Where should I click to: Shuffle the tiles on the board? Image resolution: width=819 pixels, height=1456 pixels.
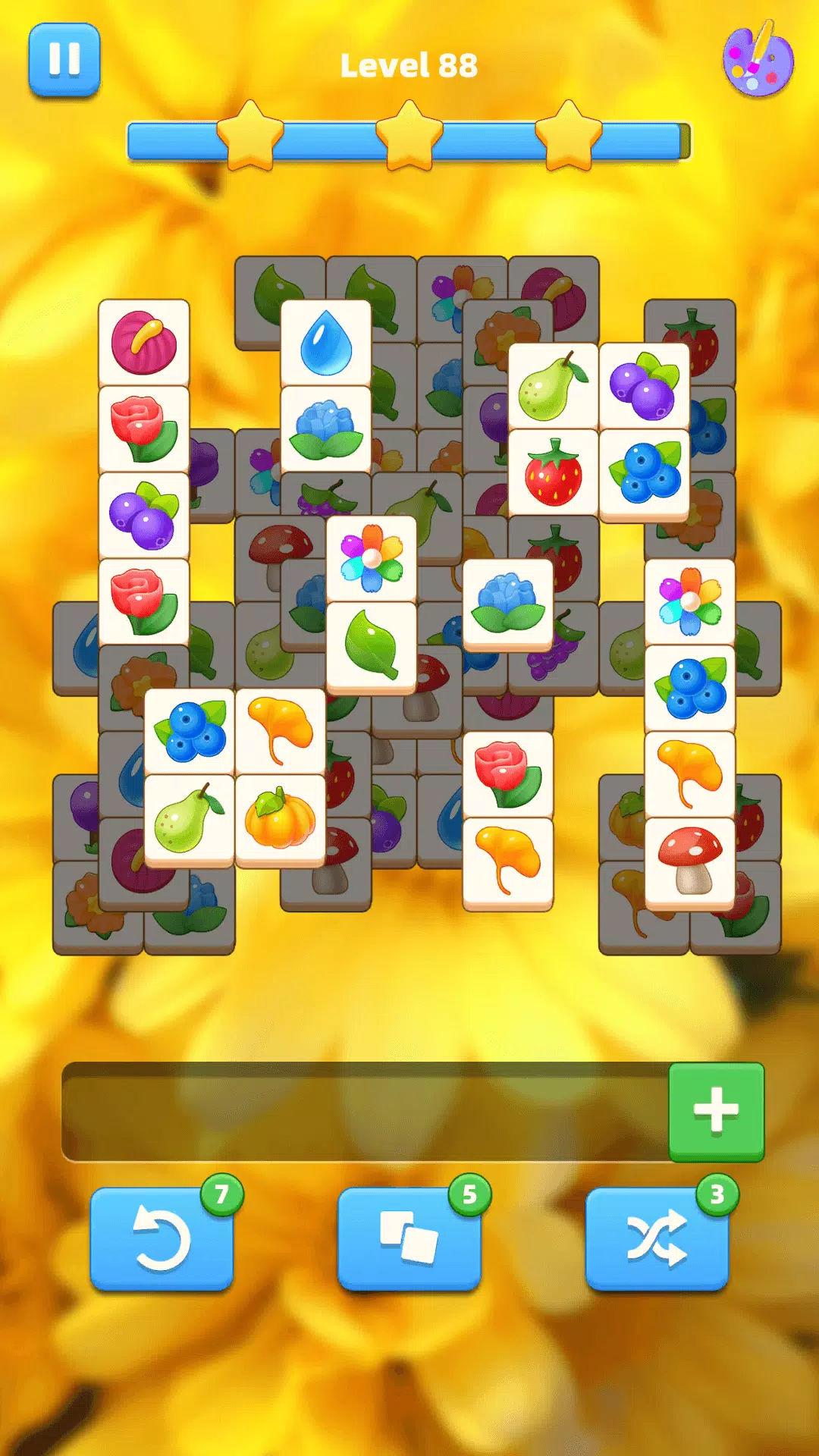pos(657,1238)
